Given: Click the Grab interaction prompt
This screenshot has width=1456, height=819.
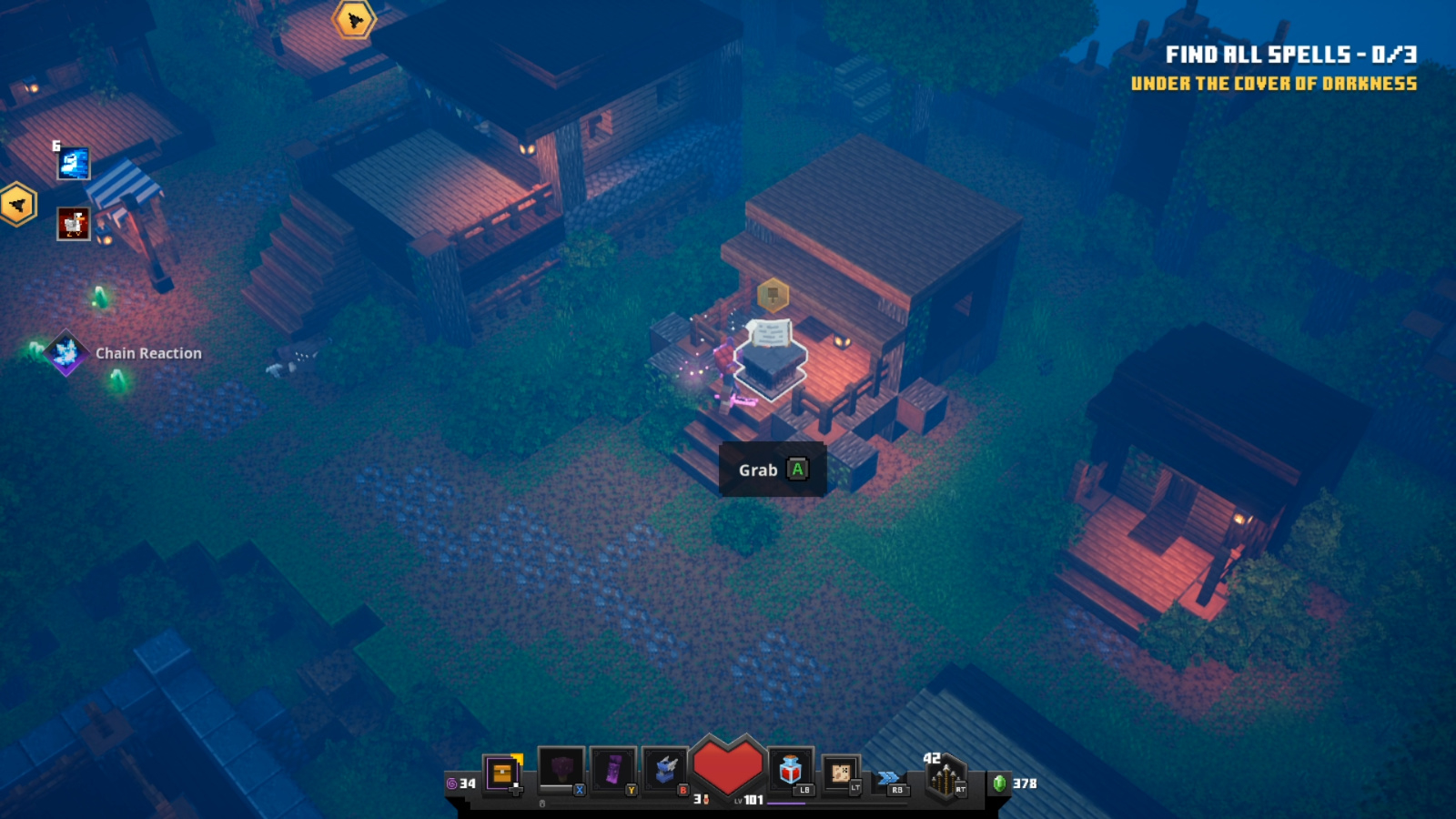Looking at the screenshot, I should 772,470.
